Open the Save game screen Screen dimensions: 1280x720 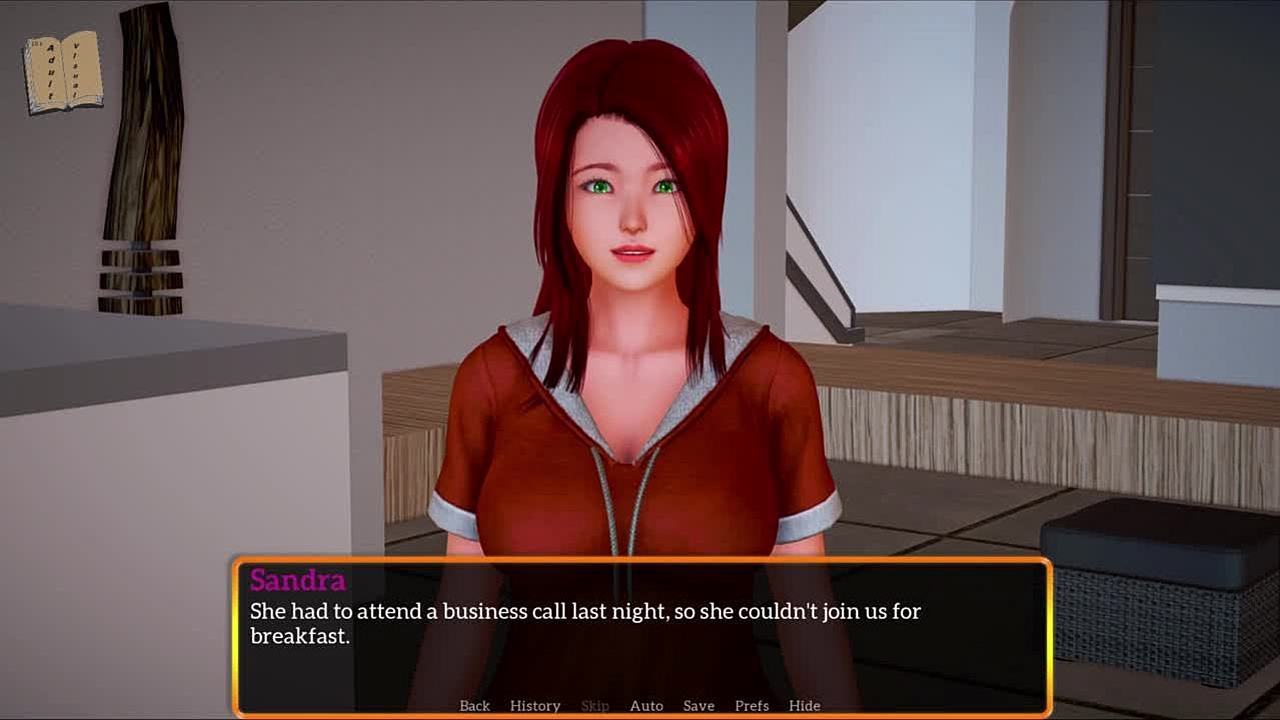[698, 706]
